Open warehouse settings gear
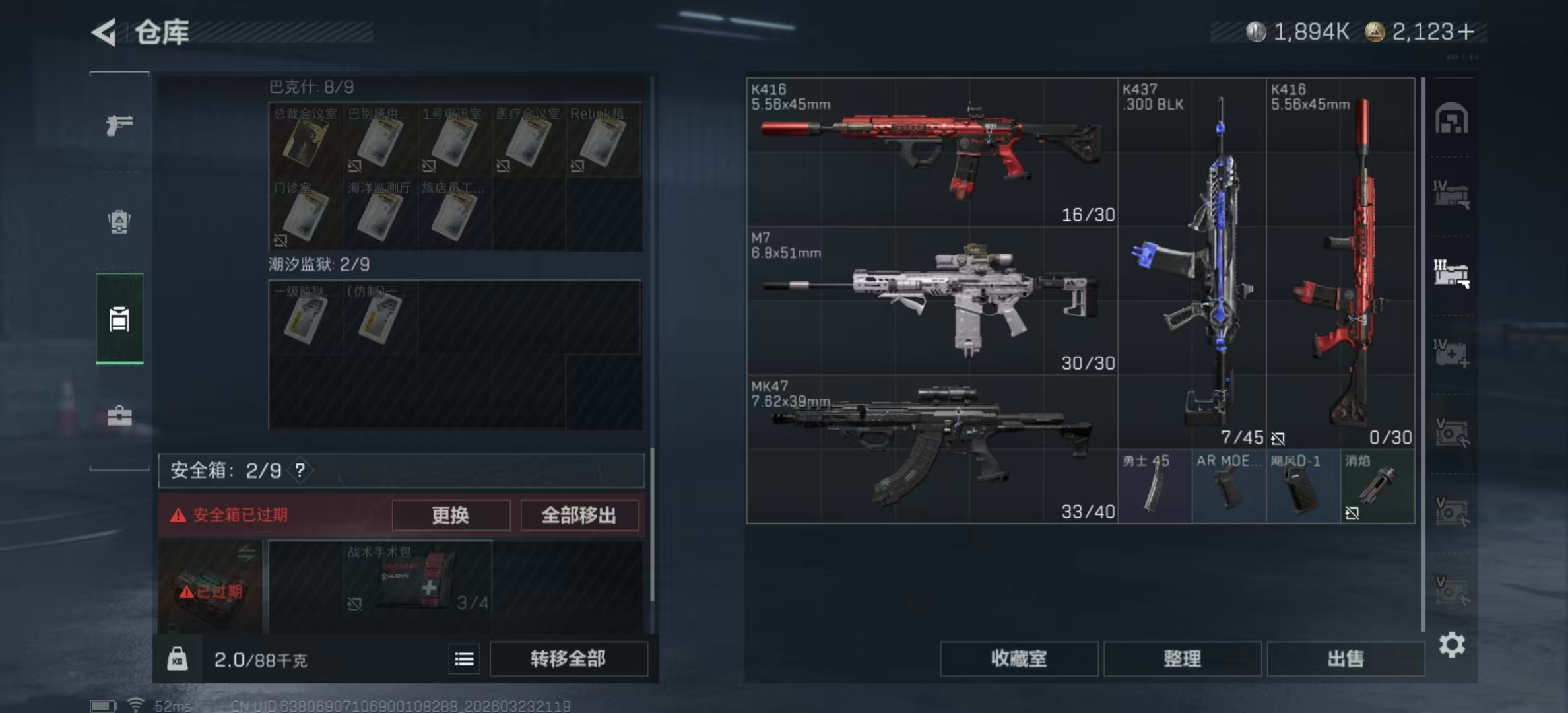The width and height of the screenshot is (1568, 713). tap(1452, 644)
